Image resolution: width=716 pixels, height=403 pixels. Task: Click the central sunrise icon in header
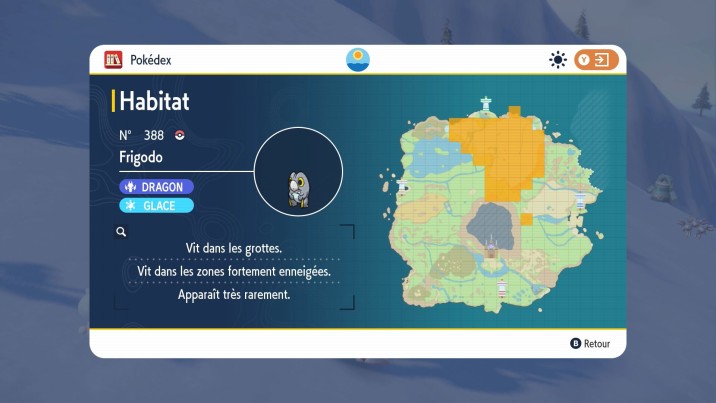(357, 60)
